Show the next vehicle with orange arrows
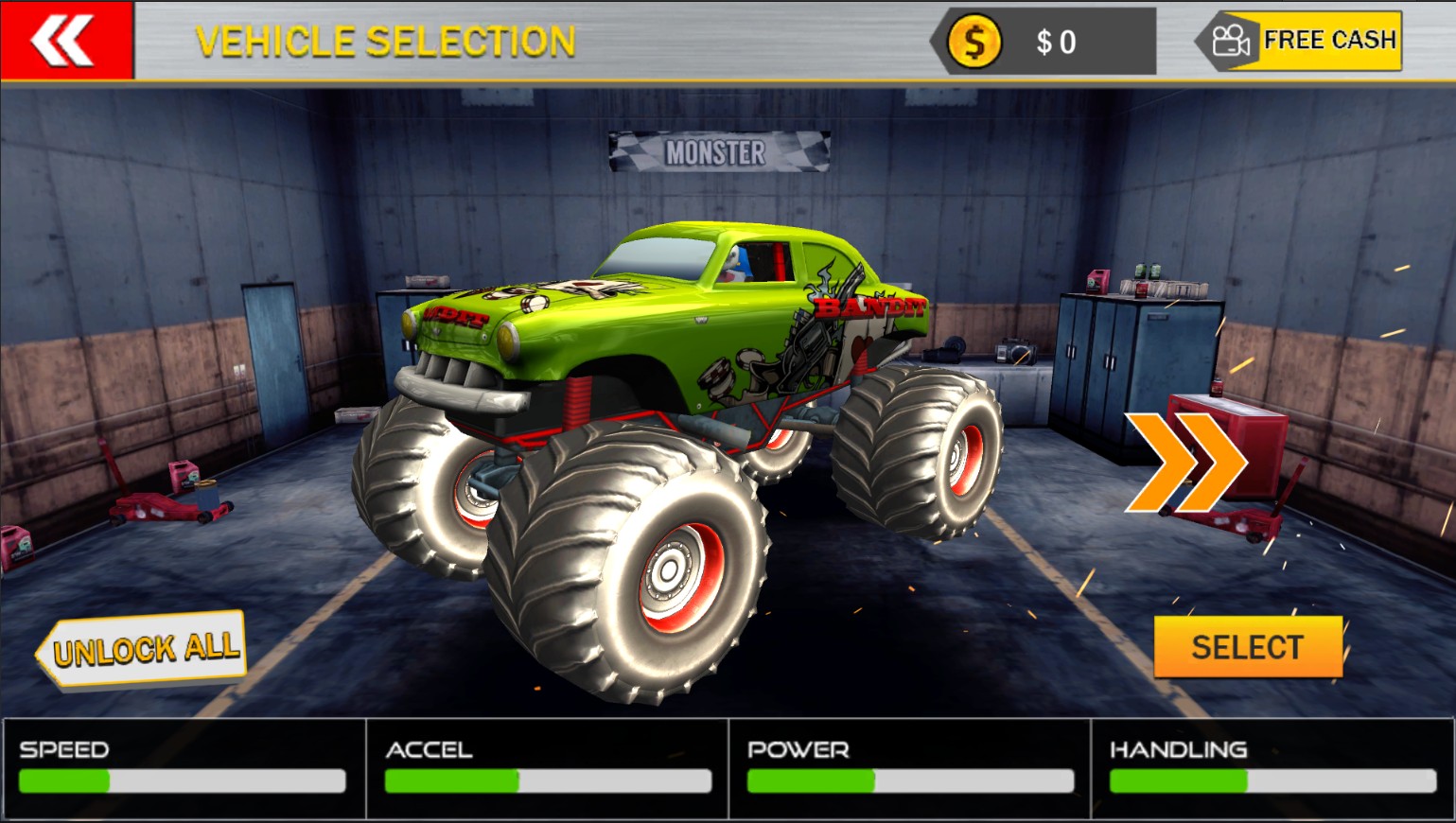This screenshot has width=1456, height=823. [x=1184, y=462]
